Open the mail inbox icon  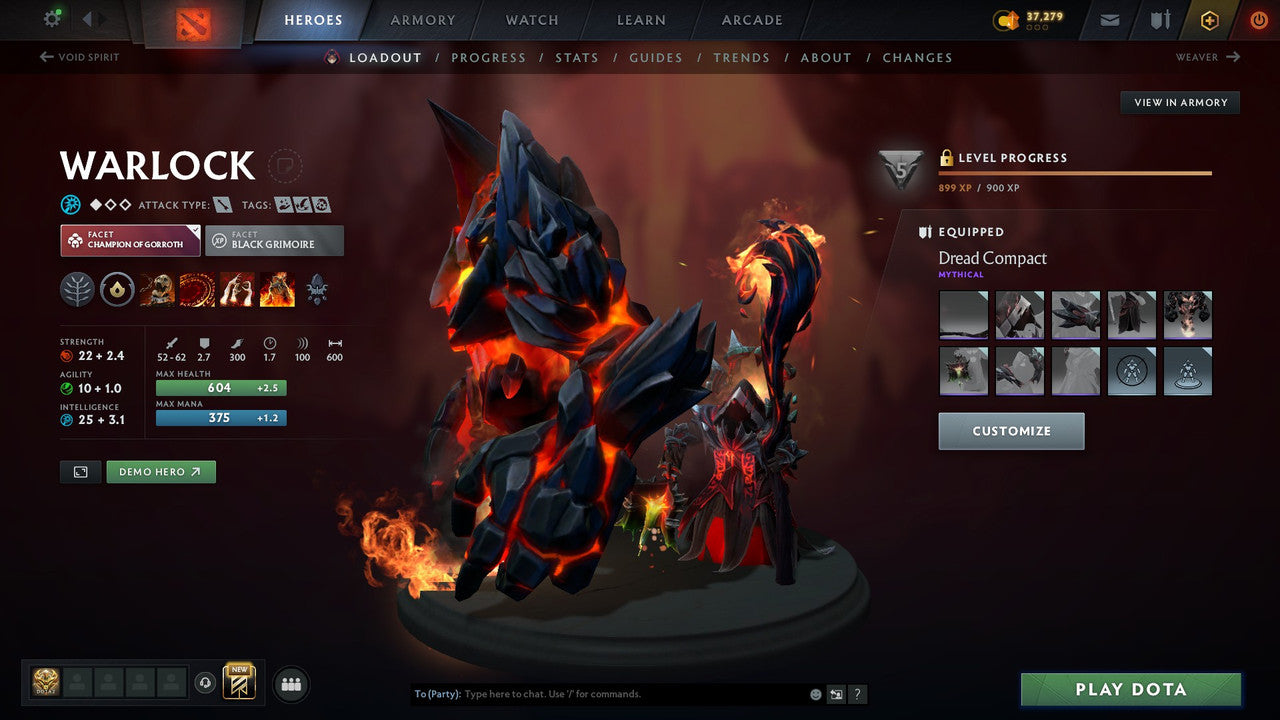[1108, 19]
